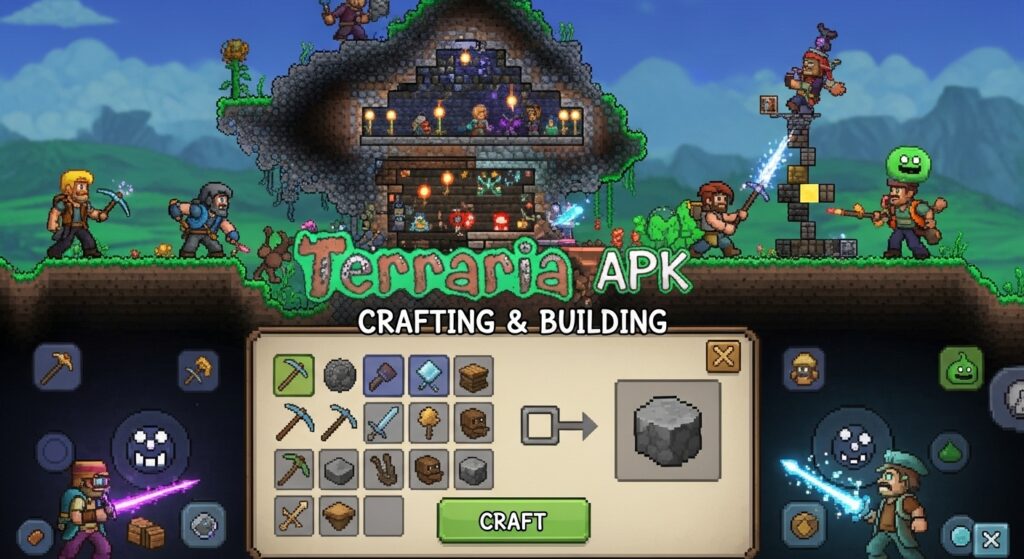This screenshot has width=1024, height=559.
Task: Pick the blue sword crafting slot
Action: click(383, 422)
